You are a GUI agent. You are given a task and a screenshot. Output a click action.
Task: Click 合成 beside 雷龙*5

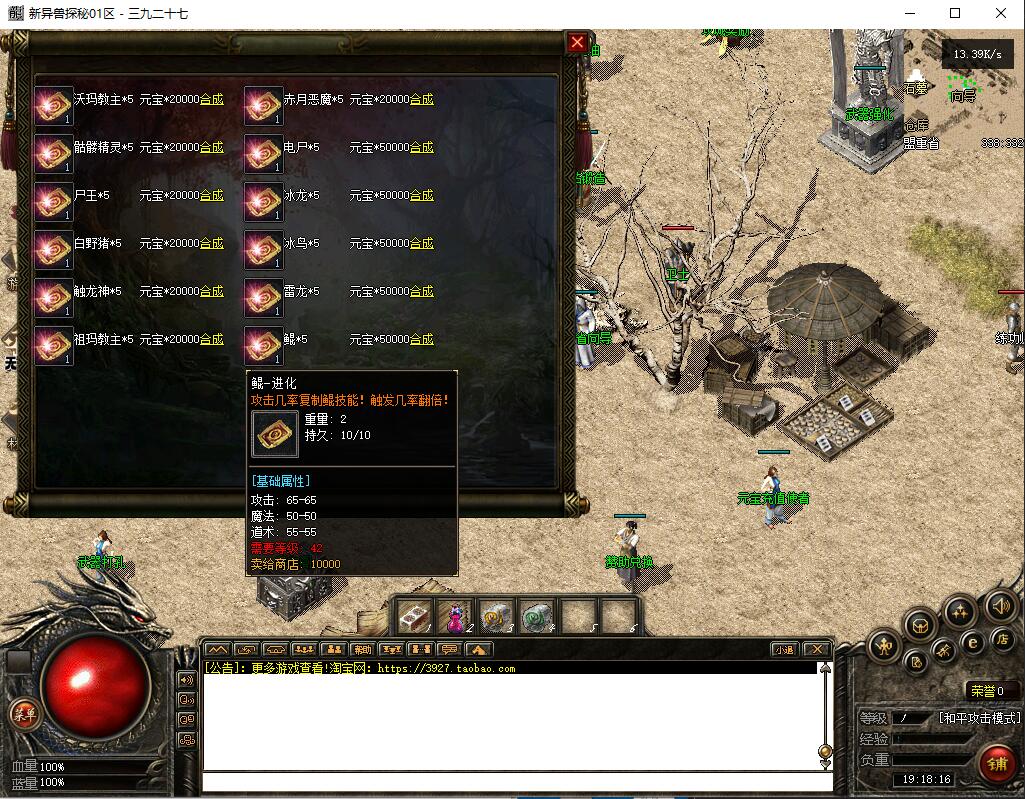pyautogui.click(x=421, y=292)
